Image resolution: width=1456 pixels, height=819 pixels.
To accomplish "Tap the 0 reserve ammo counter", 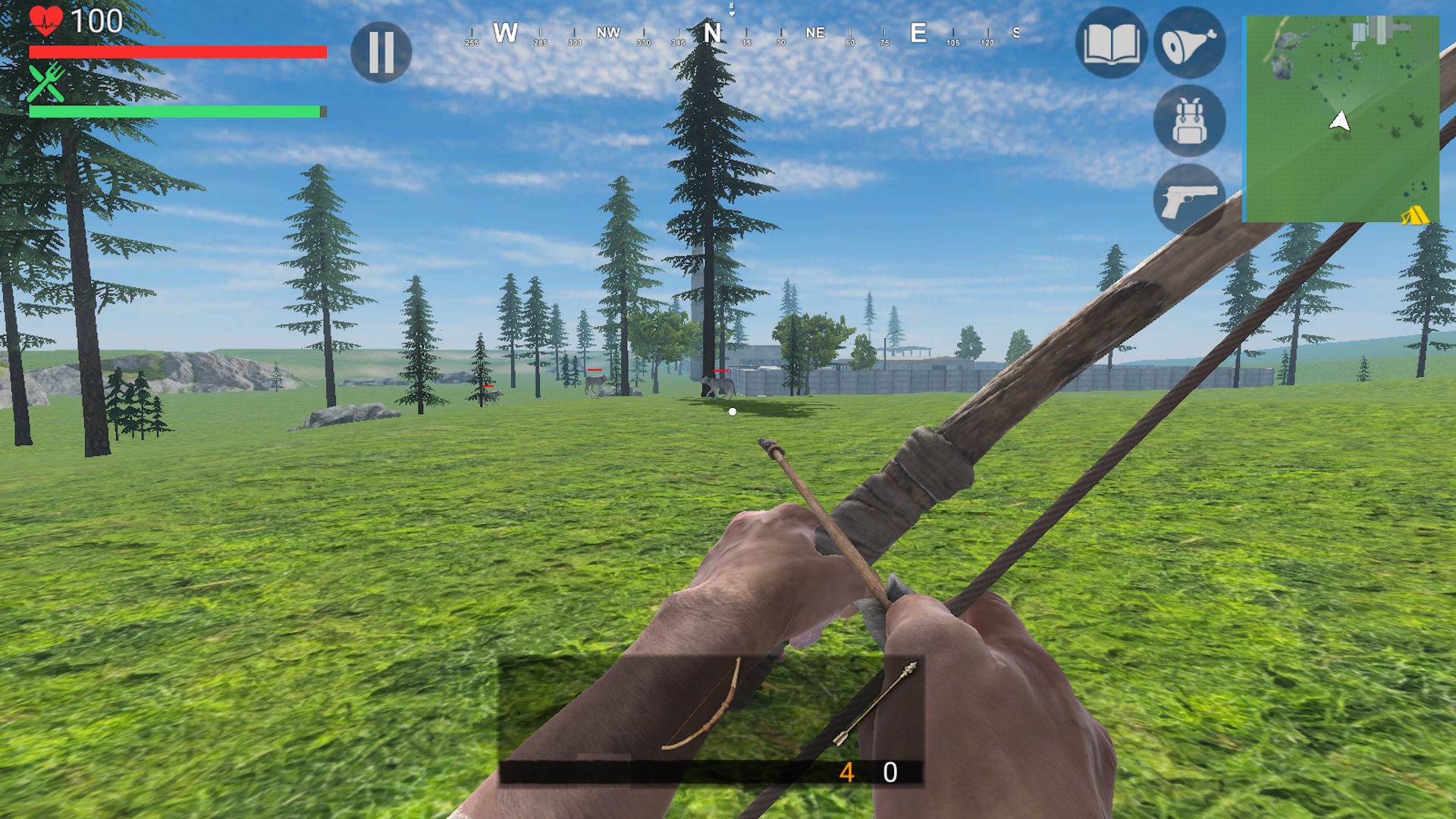I will click(889, 774).
